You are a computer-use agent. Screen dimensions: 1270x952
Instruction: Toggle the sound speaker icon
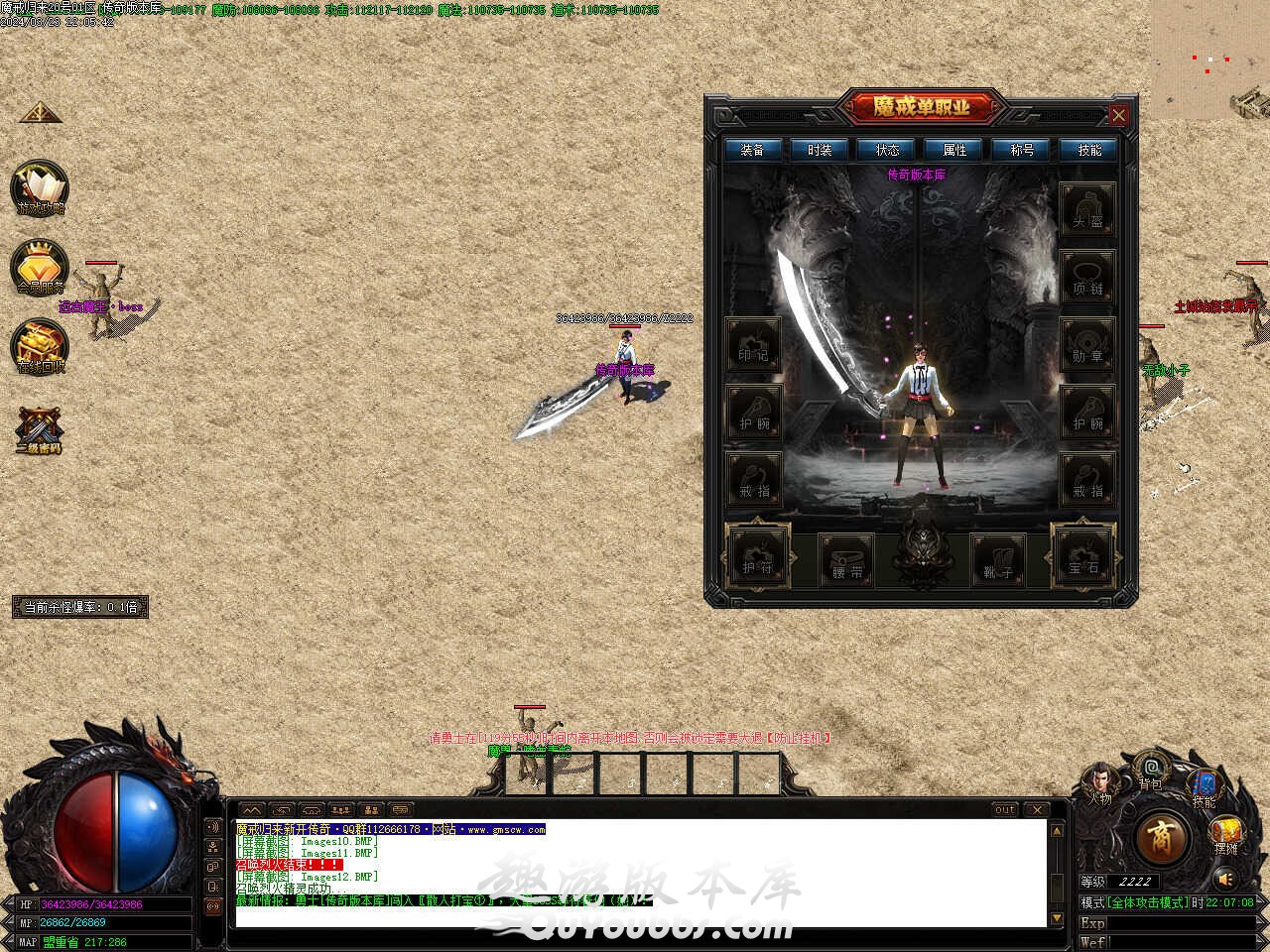pos(1225,879)
